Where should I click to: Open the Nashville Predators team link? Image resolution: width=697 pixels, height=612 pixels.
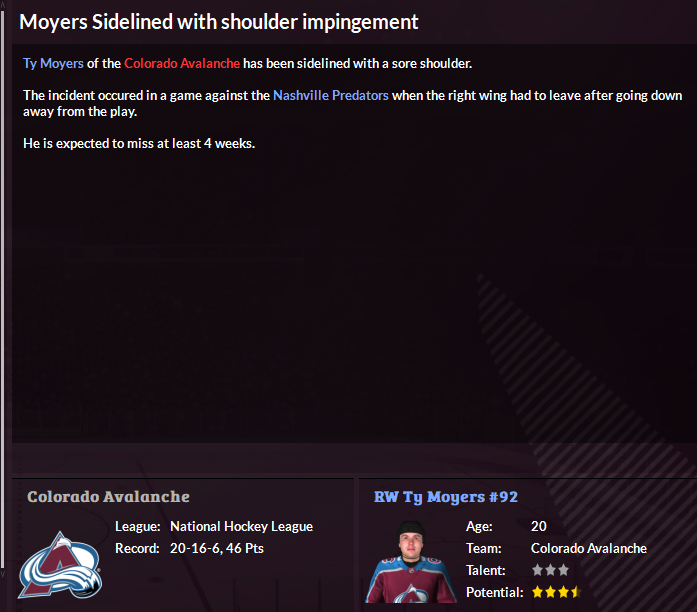coord(330,96)
